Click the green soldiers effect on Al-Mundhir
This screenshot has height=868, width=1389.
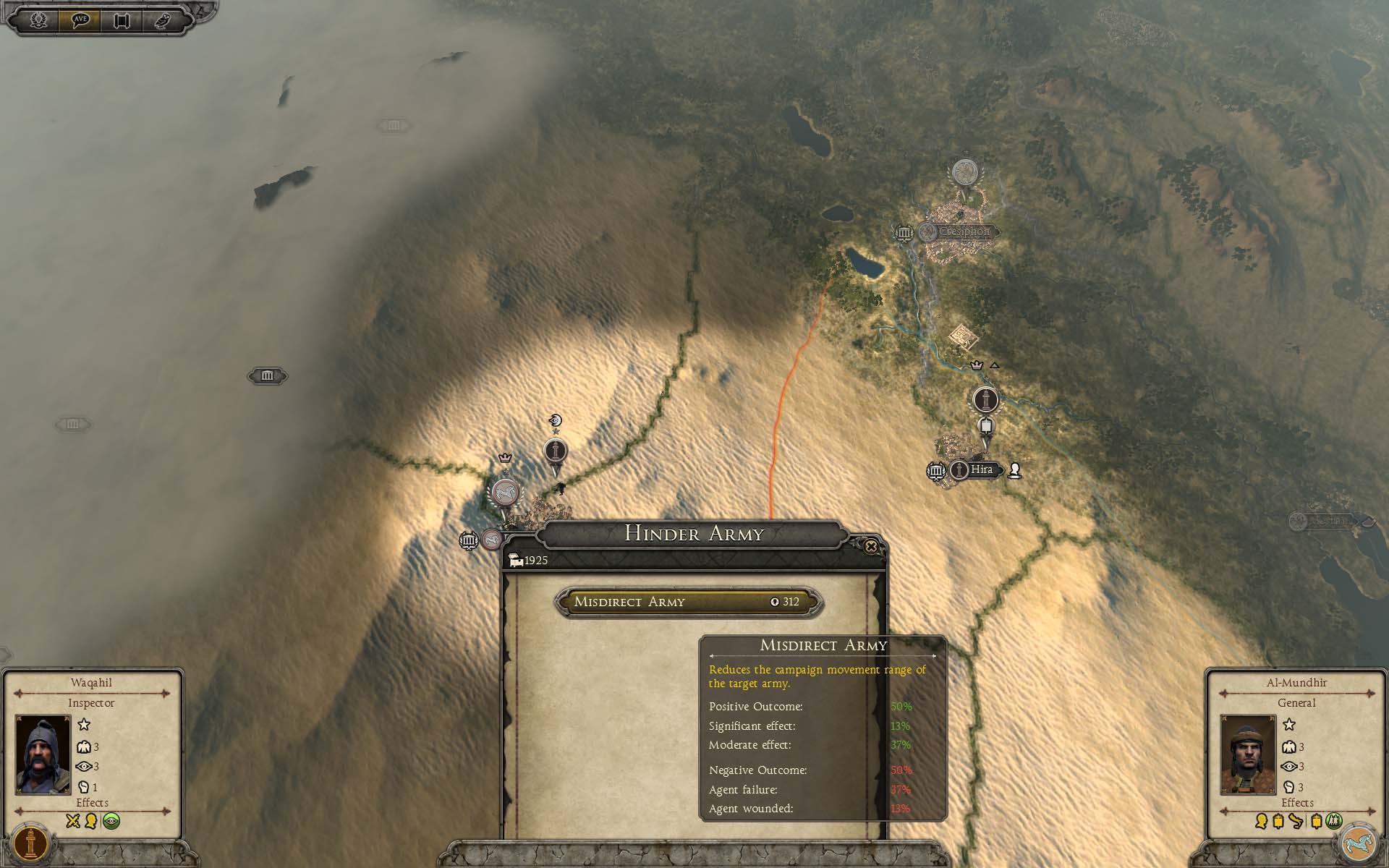click(x=1335, y=821)
